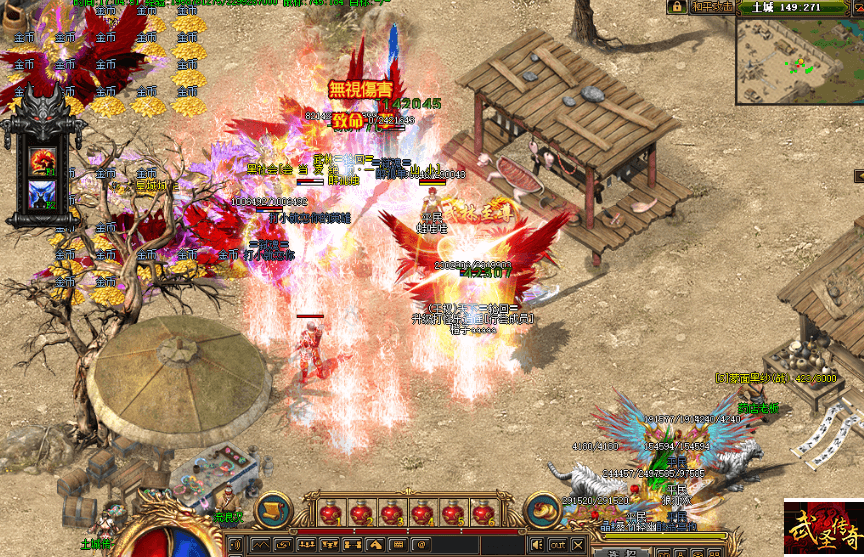Use the red potion in slot 4

(420, 514)
